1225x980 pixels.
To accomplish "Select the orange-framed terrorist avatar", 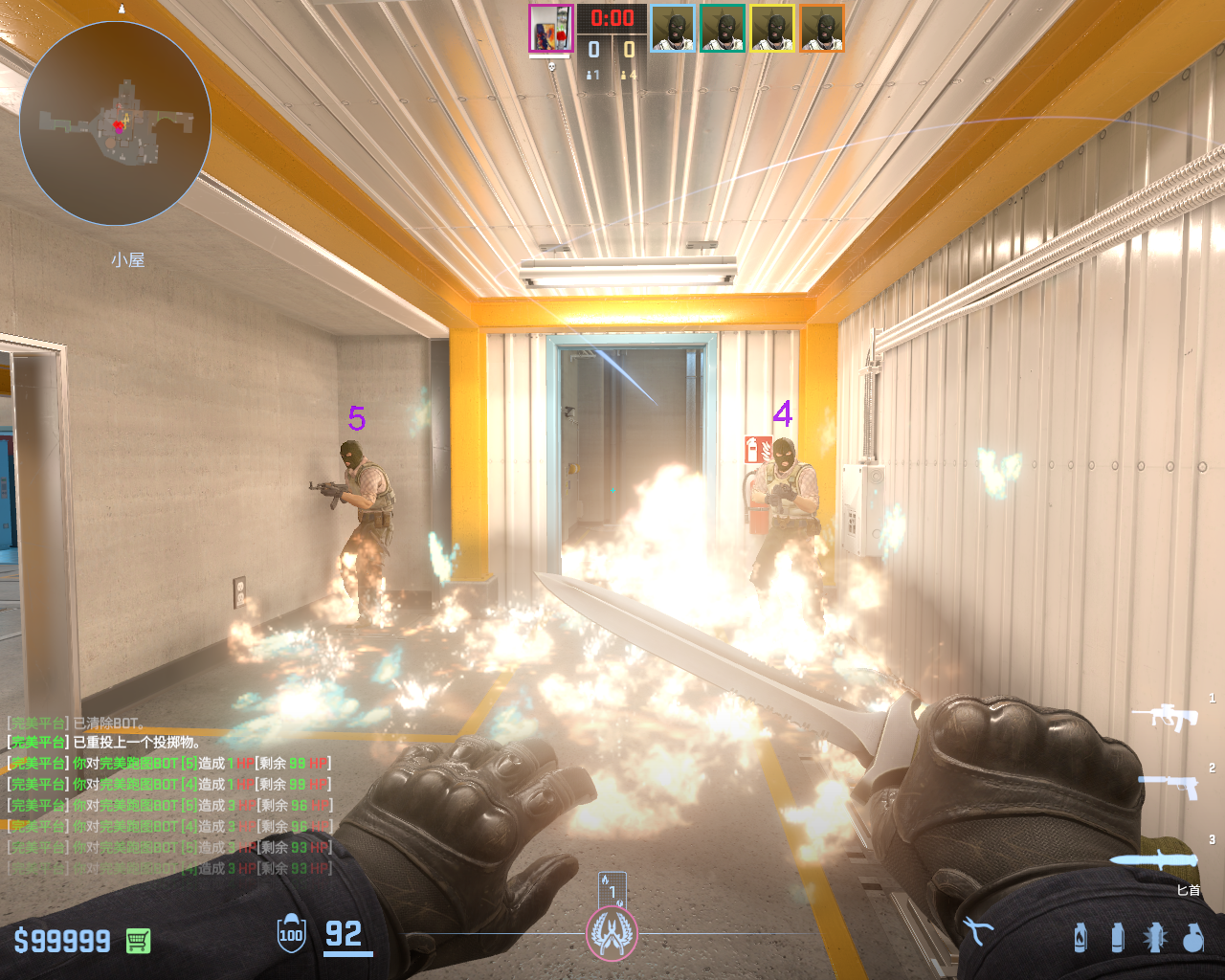I will click(822, 29).
